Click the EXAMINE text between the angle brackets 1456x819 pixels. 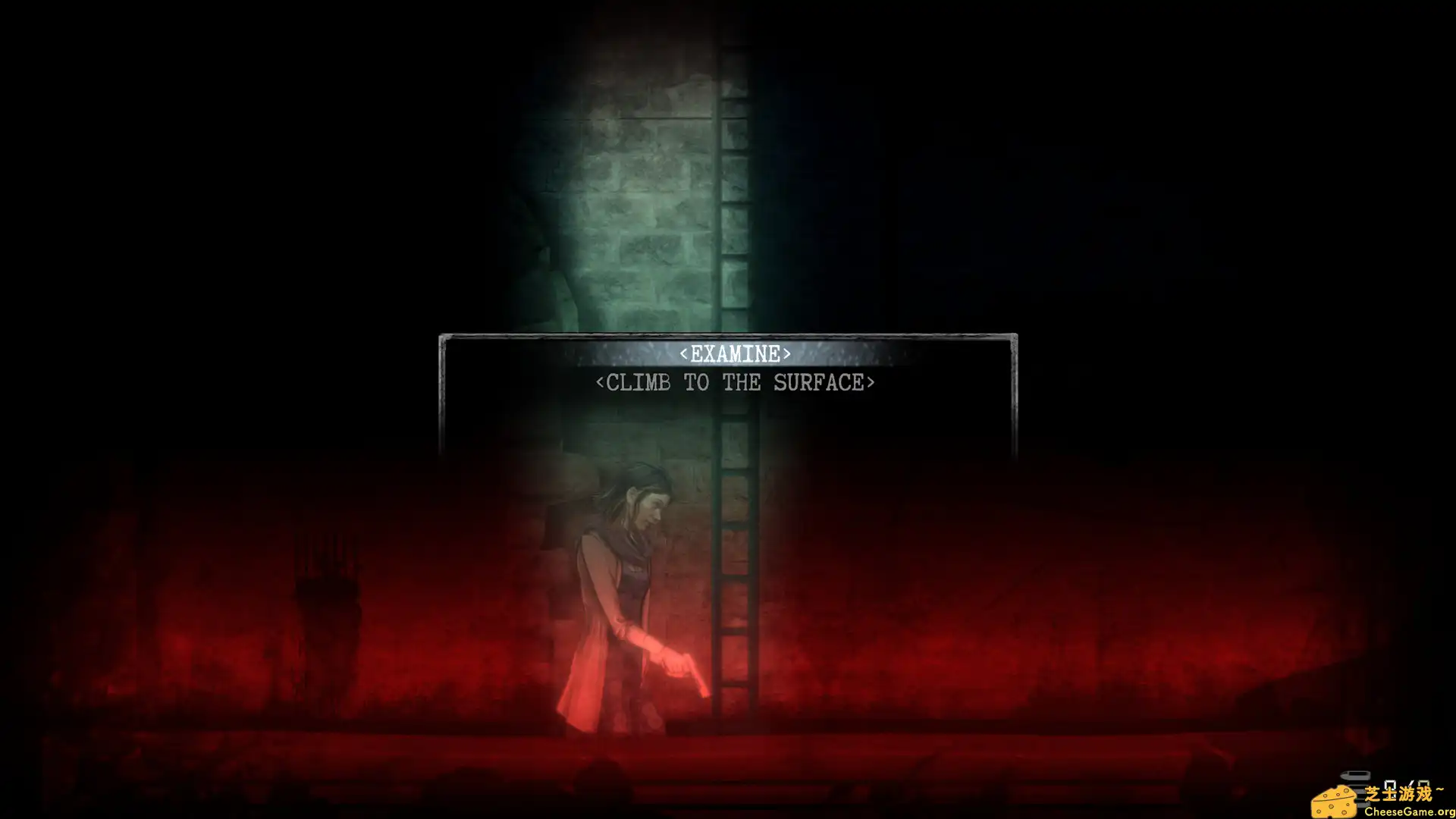(734, 352)
